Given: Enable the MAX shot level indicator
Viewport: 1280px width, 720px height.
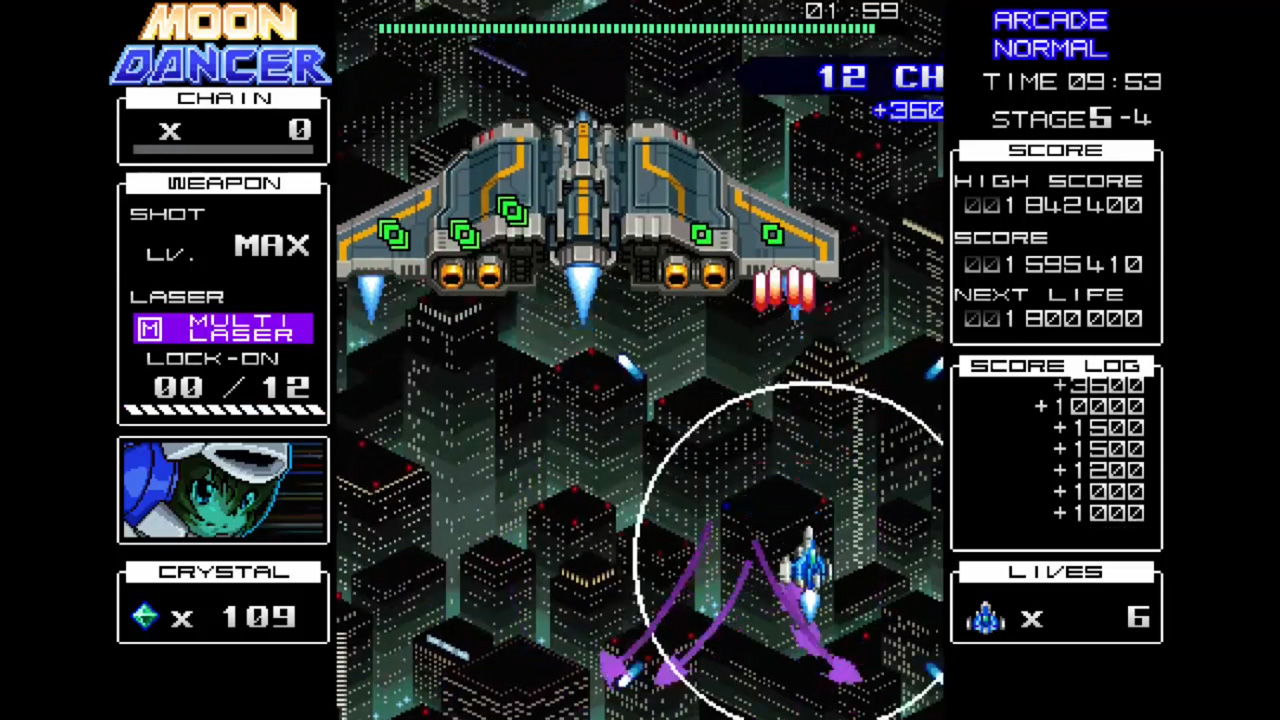Looking at the screenshot, I should [271, 245].
